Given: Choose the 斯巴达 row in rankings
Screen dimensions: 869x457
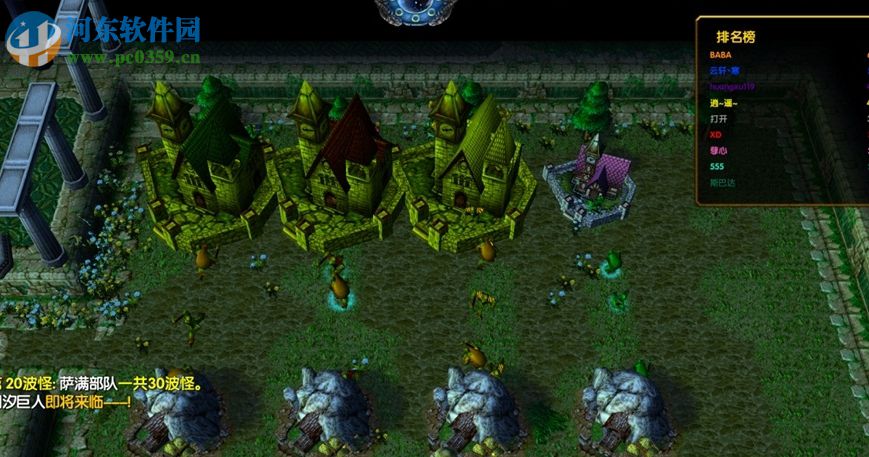Looking at the screenshot, I should (x=721, y=182).
